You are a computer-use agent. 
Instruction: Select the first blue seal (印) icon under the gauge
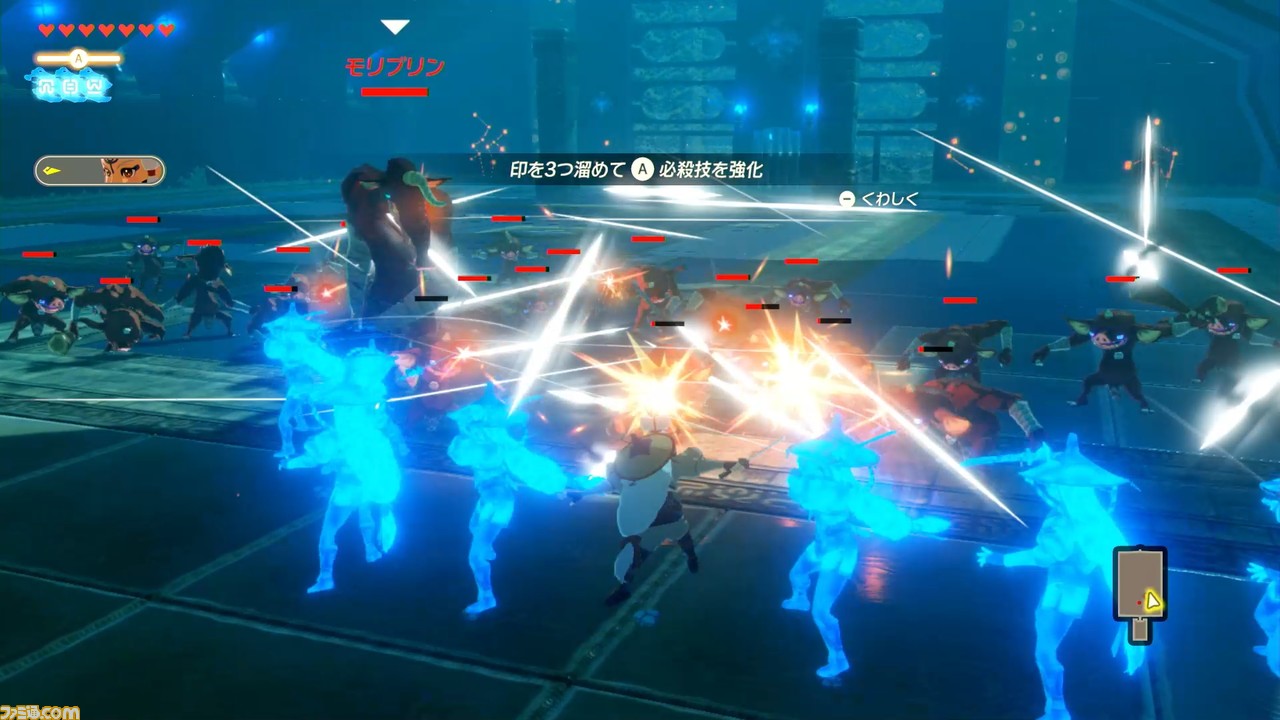(47, 86)
